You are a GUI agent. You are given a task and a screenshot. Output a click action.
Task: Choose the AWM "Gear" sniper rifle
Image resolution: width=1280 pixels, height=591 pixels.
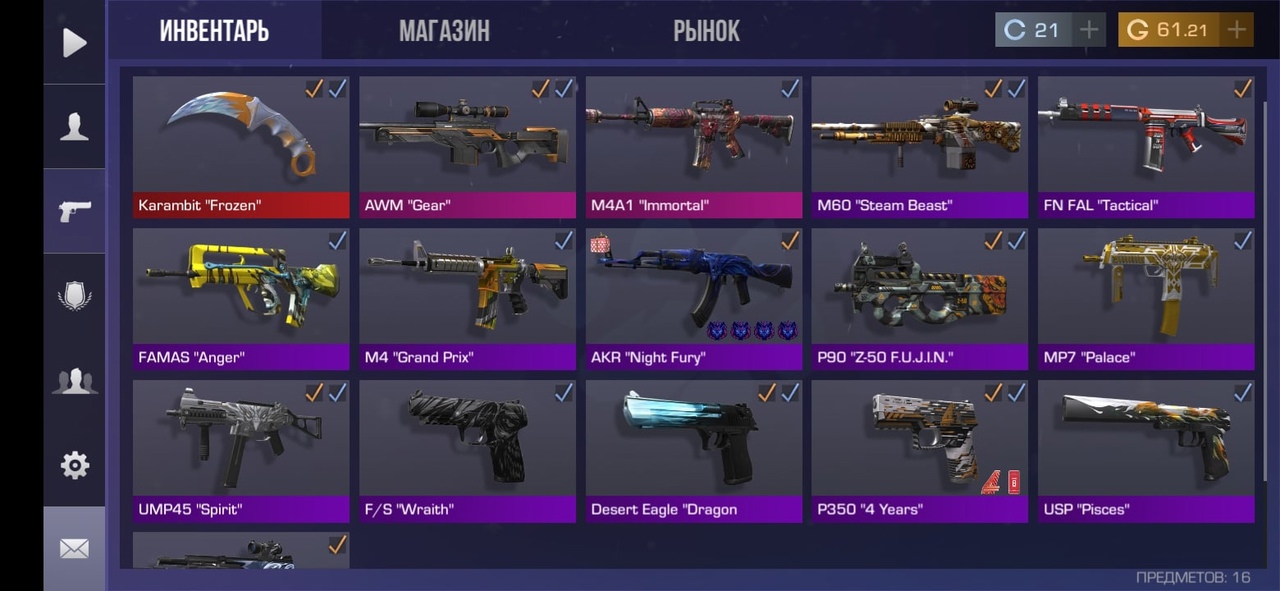(467, 146)
